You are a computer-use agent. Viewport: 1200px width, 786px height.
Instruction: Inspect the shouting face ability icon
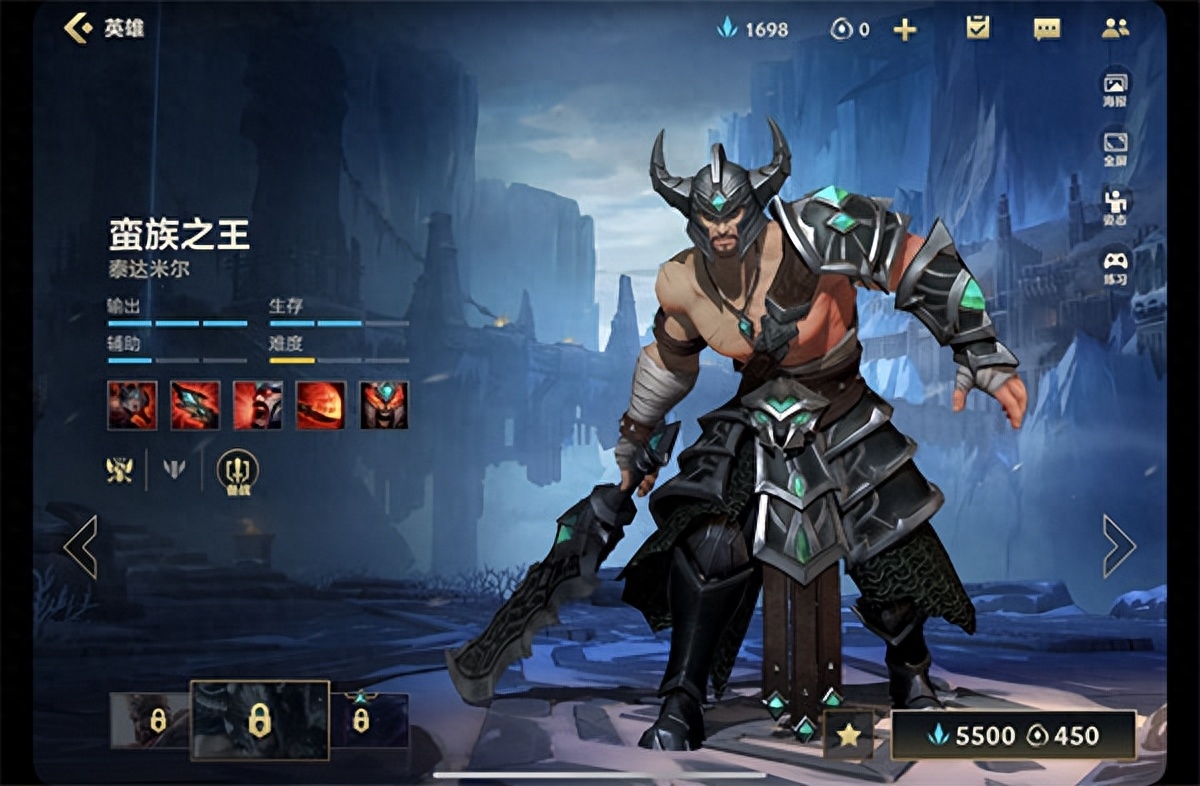pos(258,405)
